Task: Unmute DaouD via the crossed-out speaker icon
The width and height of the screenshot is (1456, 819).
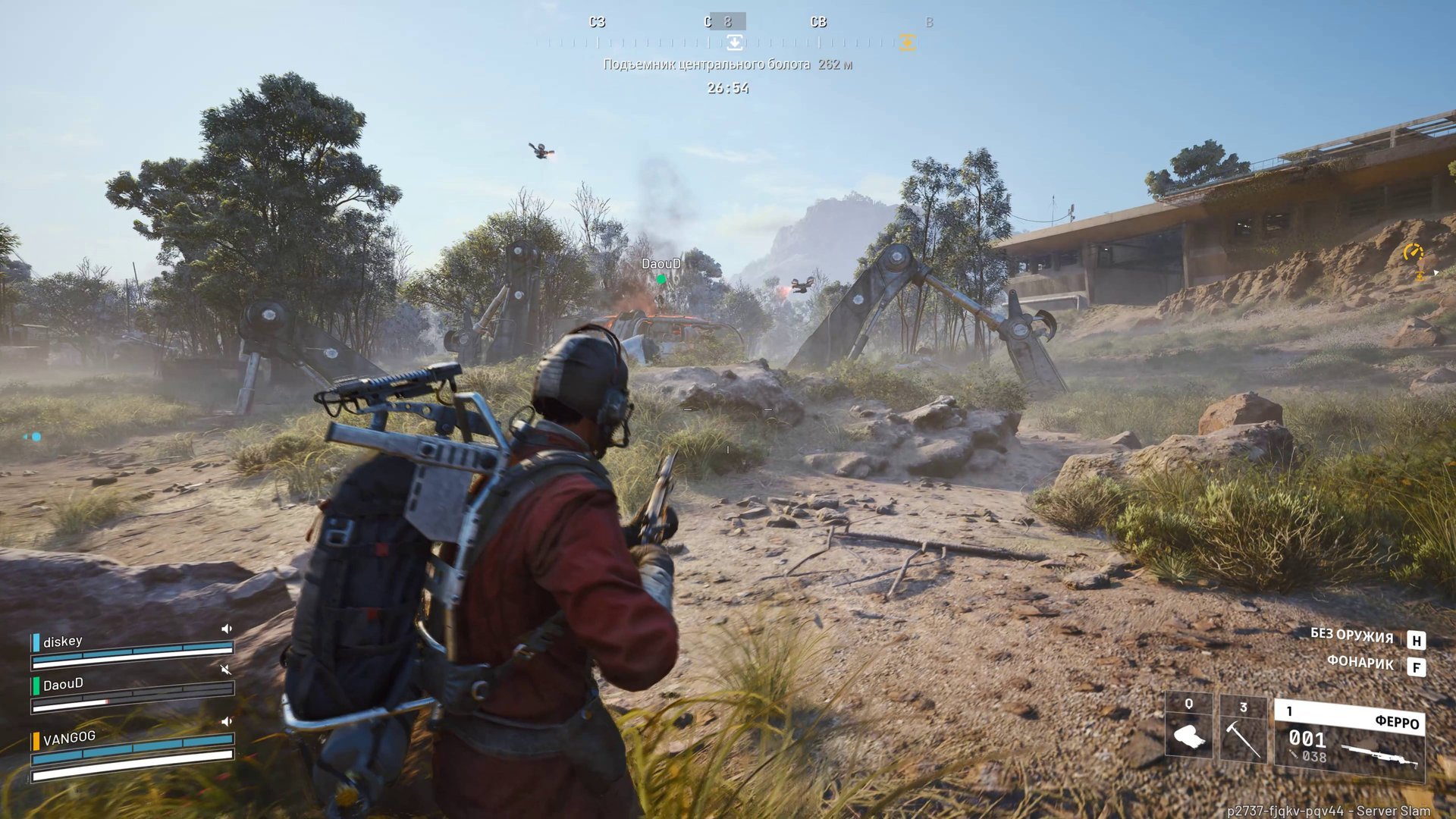Action: coord(225,670)
